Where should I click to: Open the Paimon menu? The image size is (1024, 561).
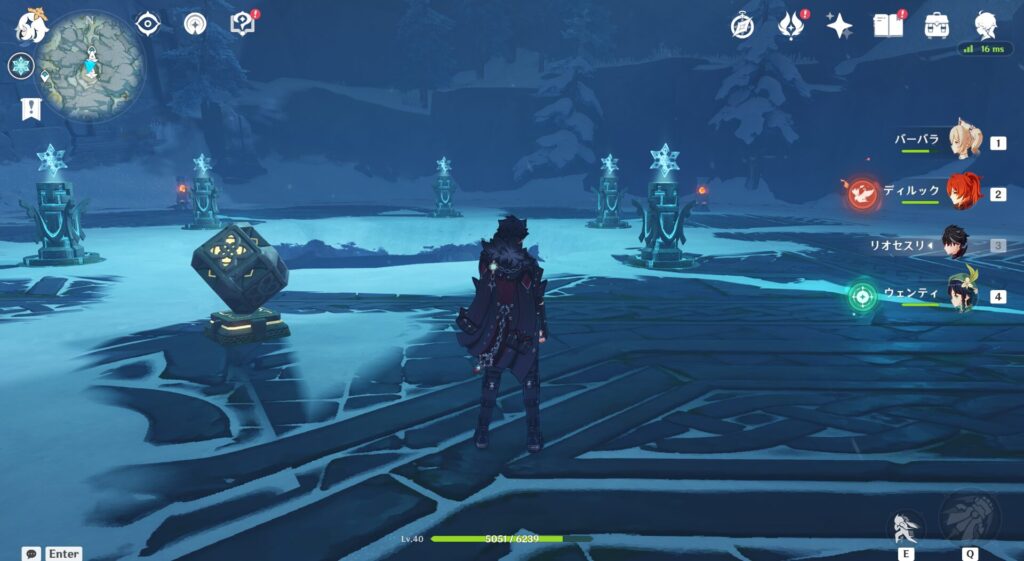coord(32,25)
